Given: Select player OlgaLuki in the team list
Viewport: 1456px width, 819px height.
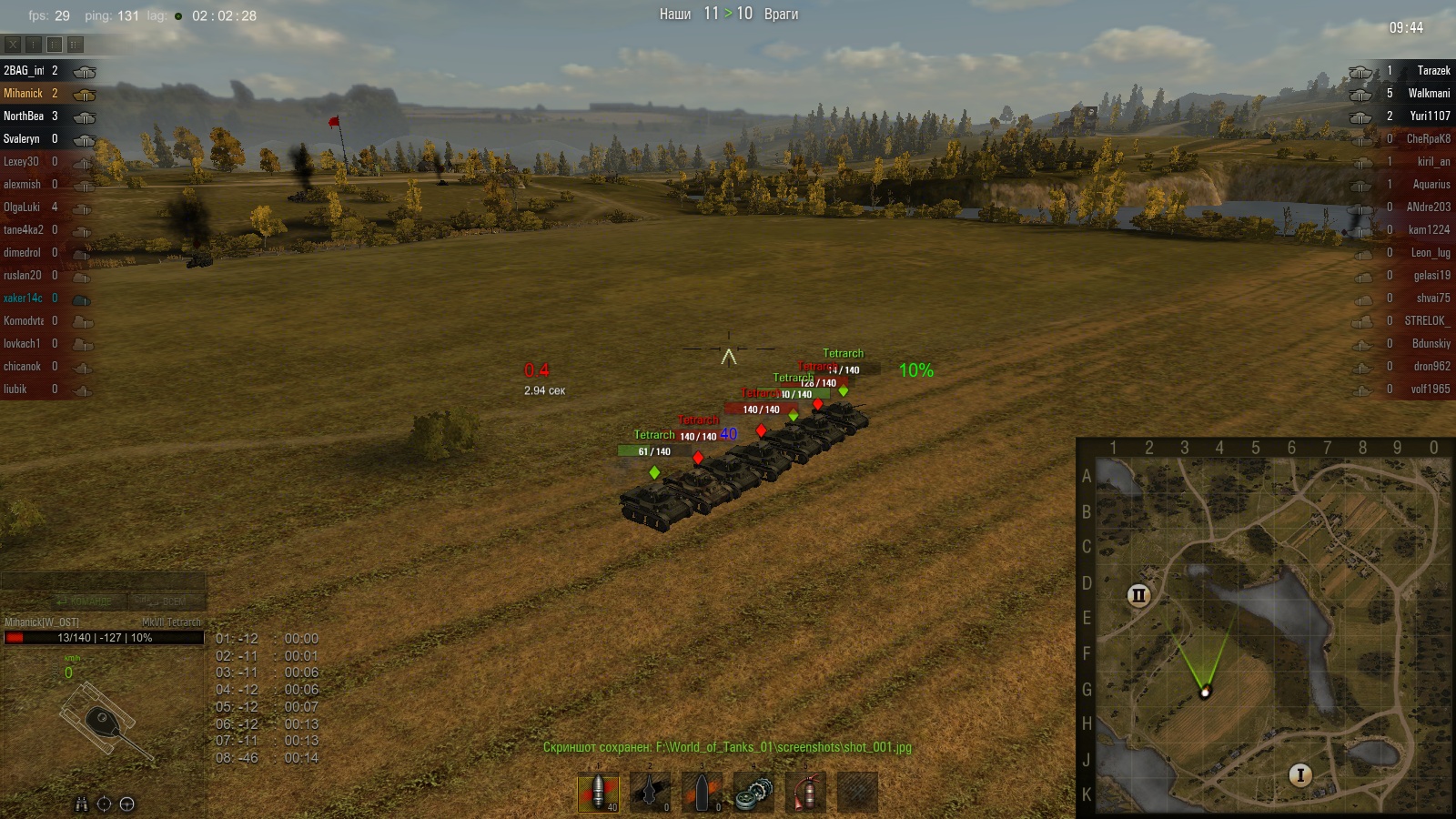Looking at the screenshot, I should pyautogui.click(x=22, y=207).
